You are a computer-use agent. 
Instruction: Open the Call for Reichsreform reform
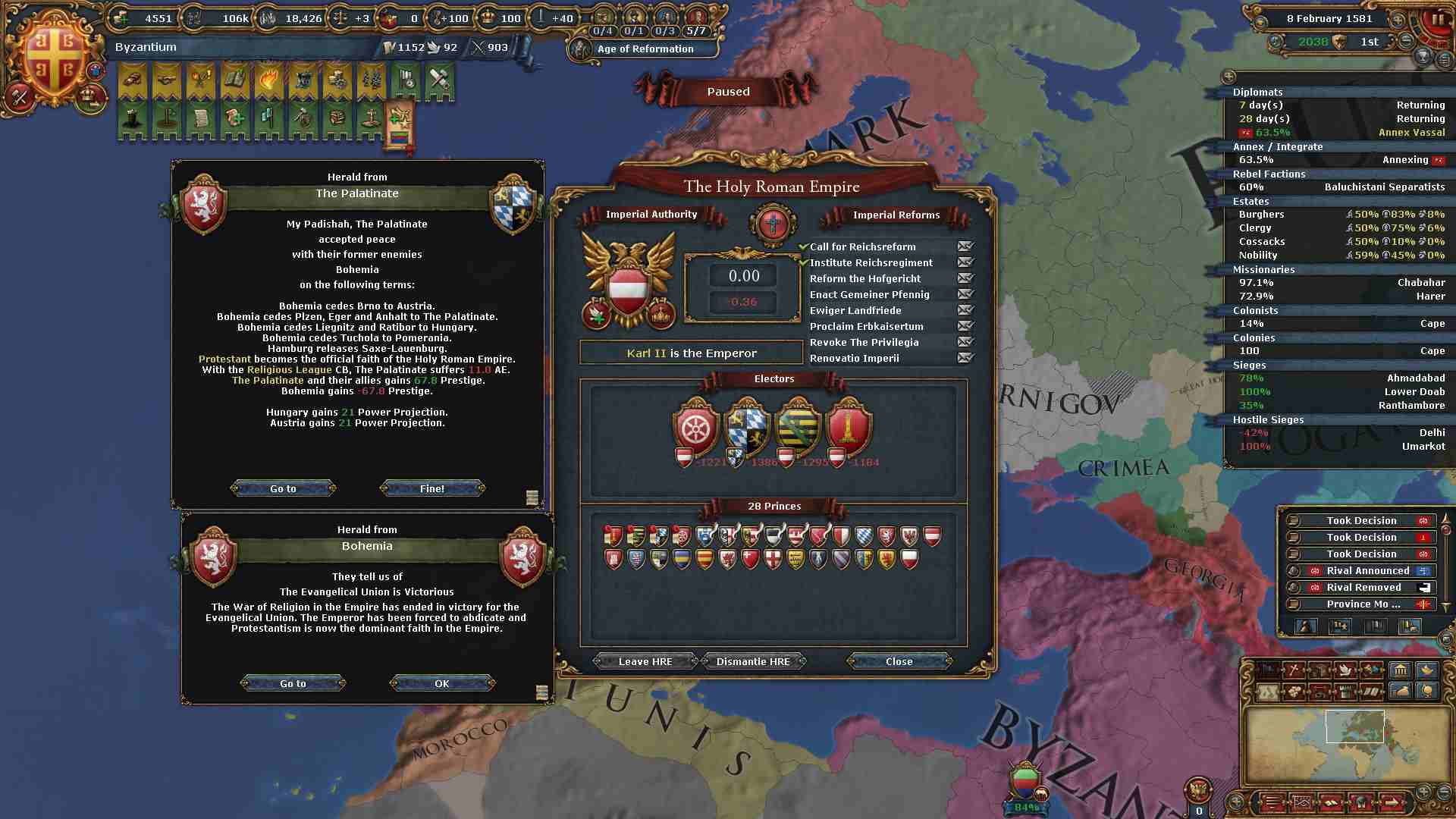(x=863, y=247)
